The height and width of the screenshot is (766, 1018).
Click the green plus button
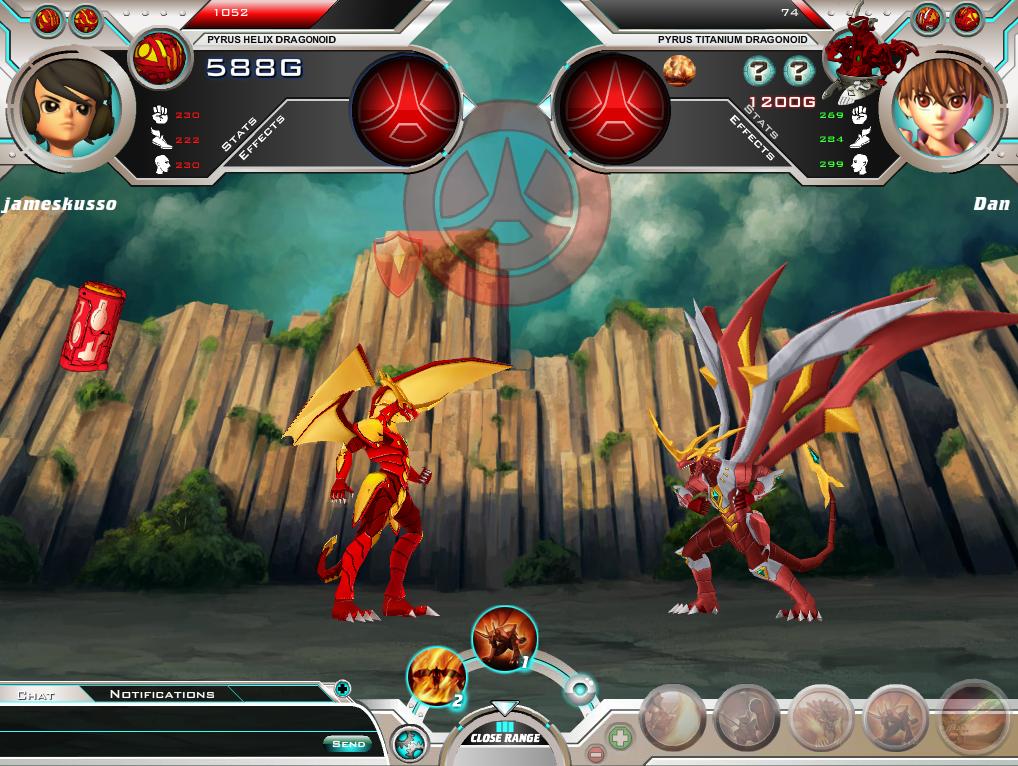click(x=620, y=739)
